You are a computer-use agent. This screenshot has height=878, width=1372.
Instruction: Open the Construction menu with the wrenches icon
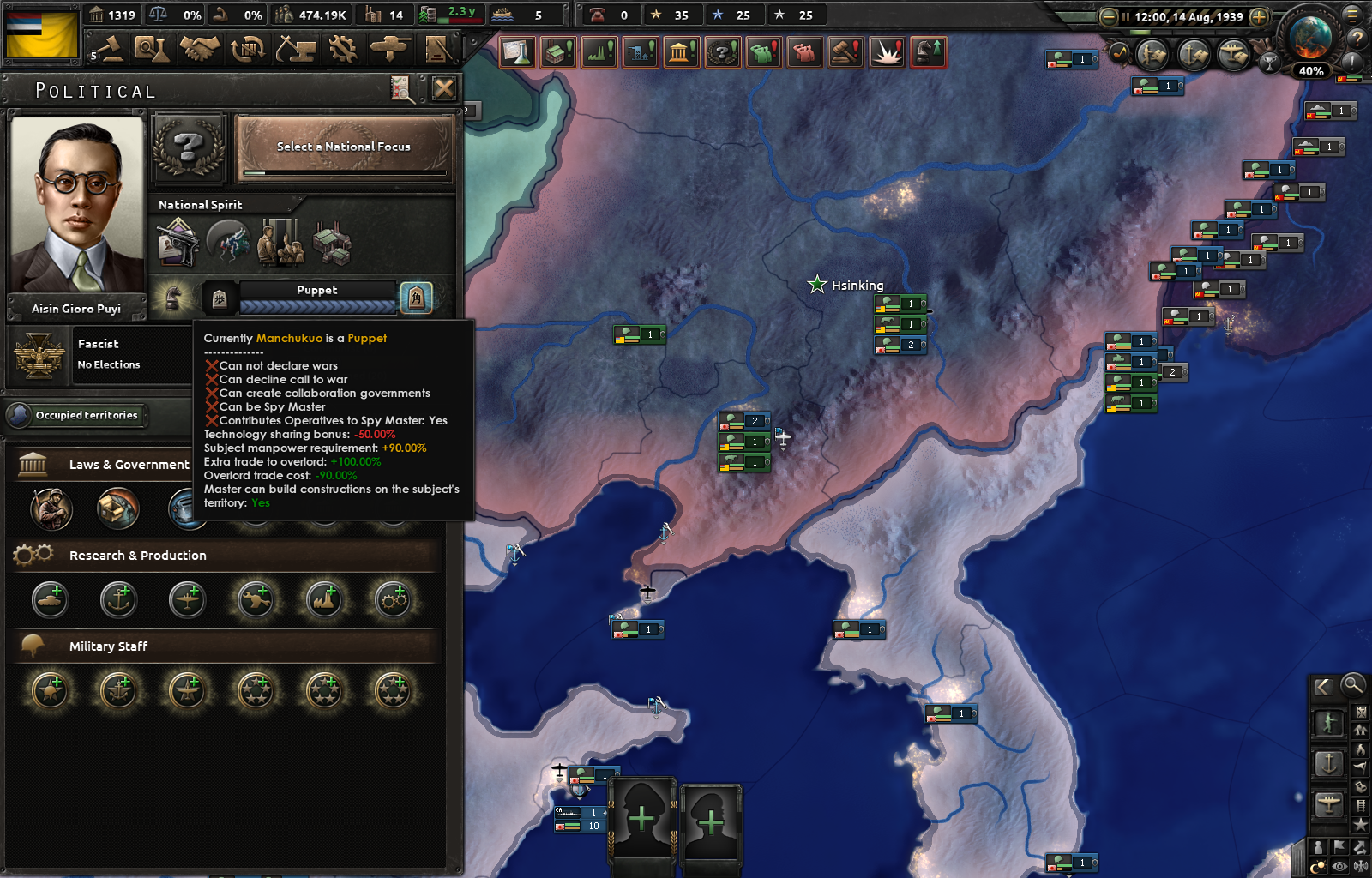tap(343, 49)
